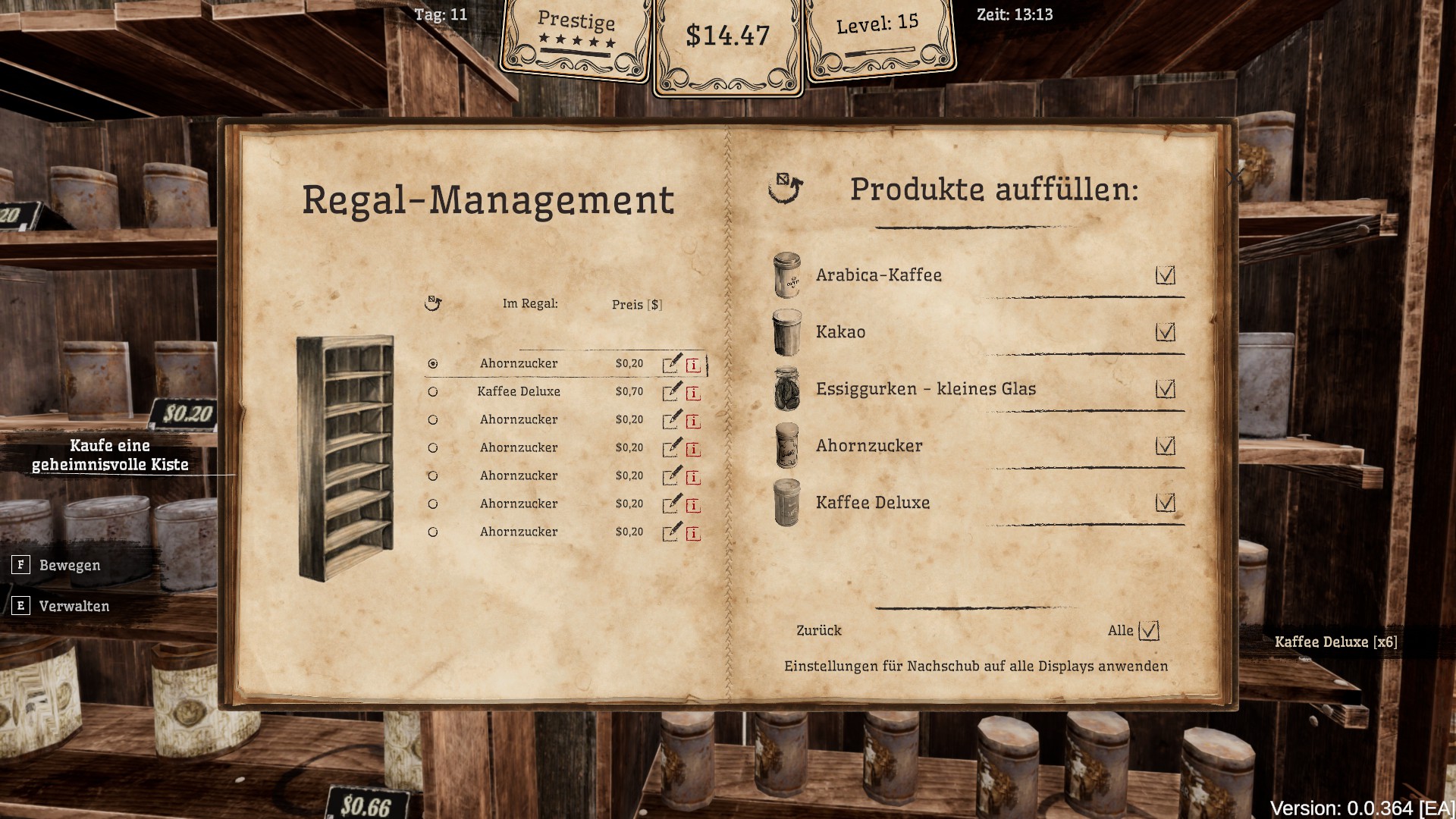This screenshot has height=819, width=1456.
Task: Toggle the Kaffee Deluxe refill checkbox
Action: (1165, 502)
